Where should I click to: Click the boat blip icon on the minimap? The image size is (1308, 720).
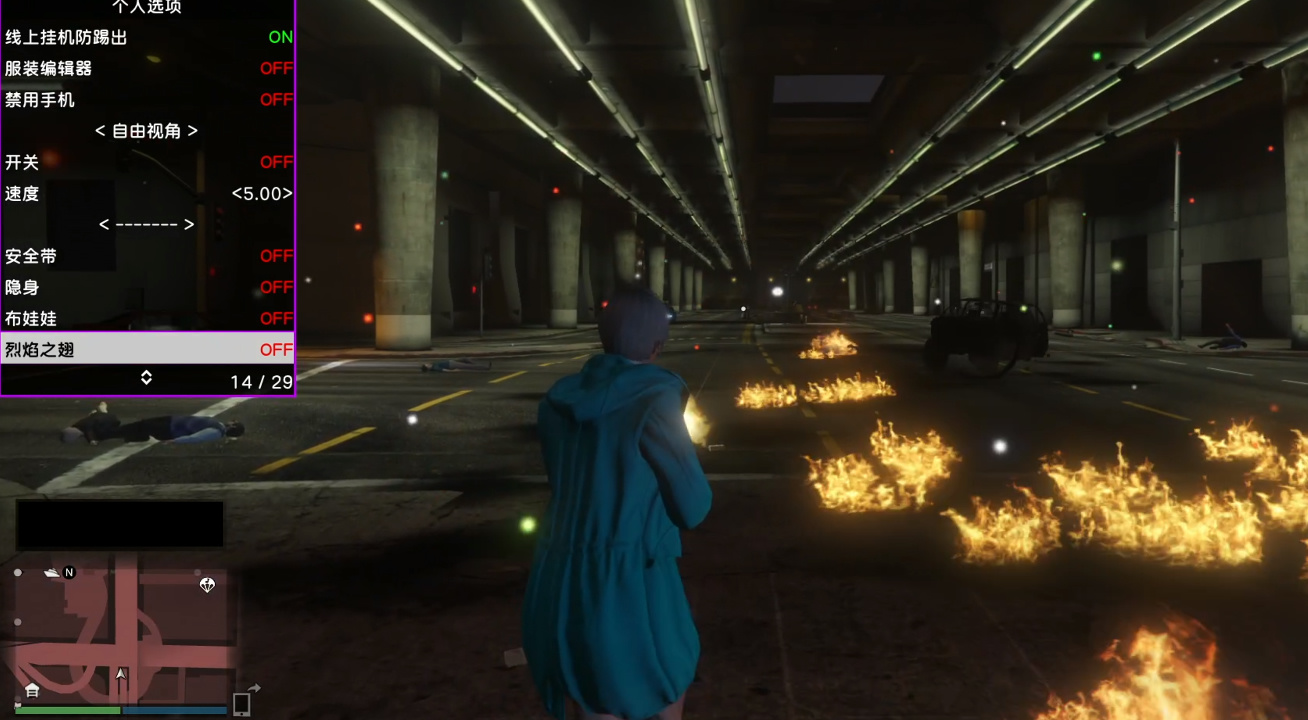(51, 572)
